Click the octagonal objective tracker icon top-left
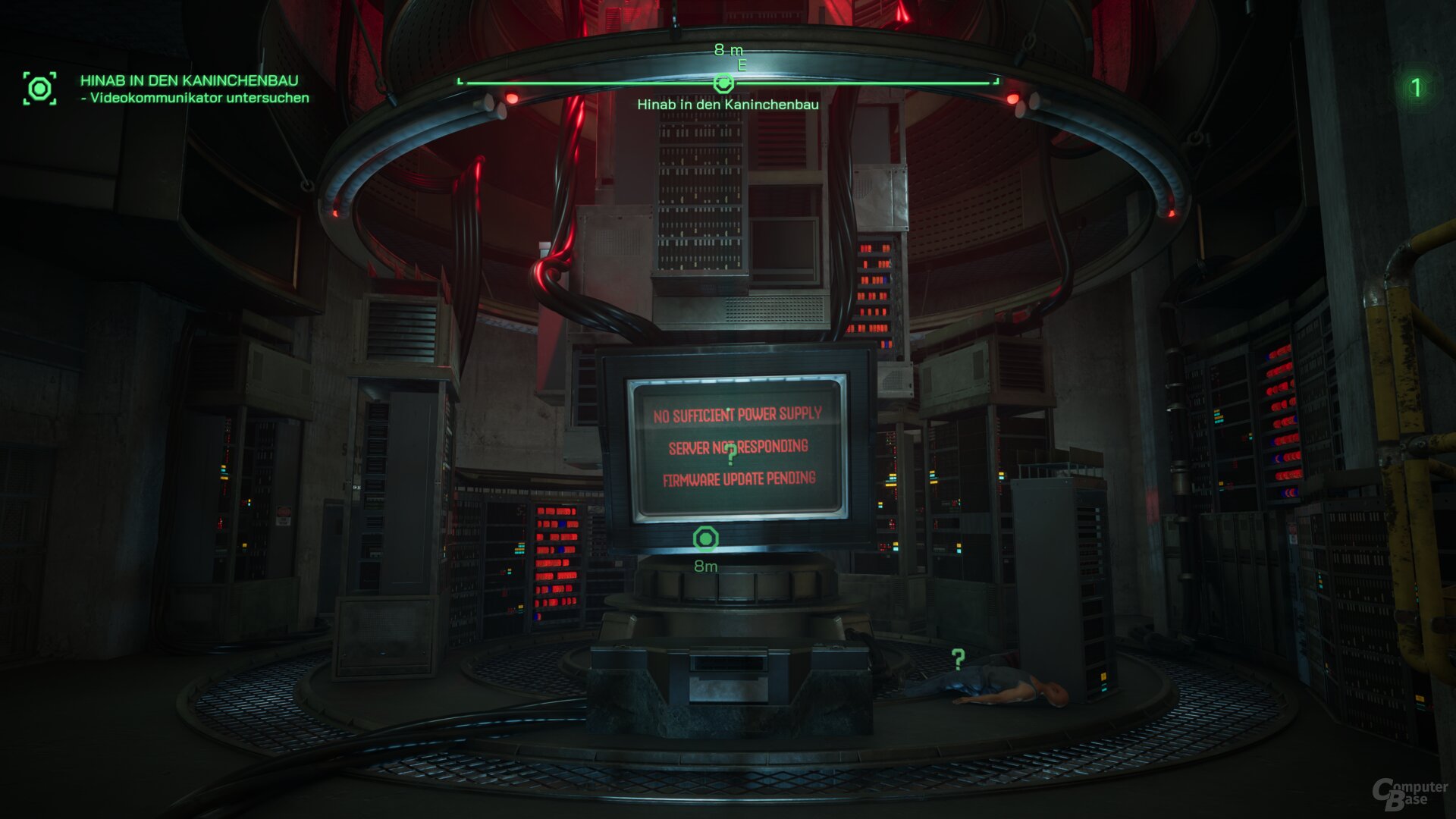This screenshot has width=1456, height=819. click(40, 87)
